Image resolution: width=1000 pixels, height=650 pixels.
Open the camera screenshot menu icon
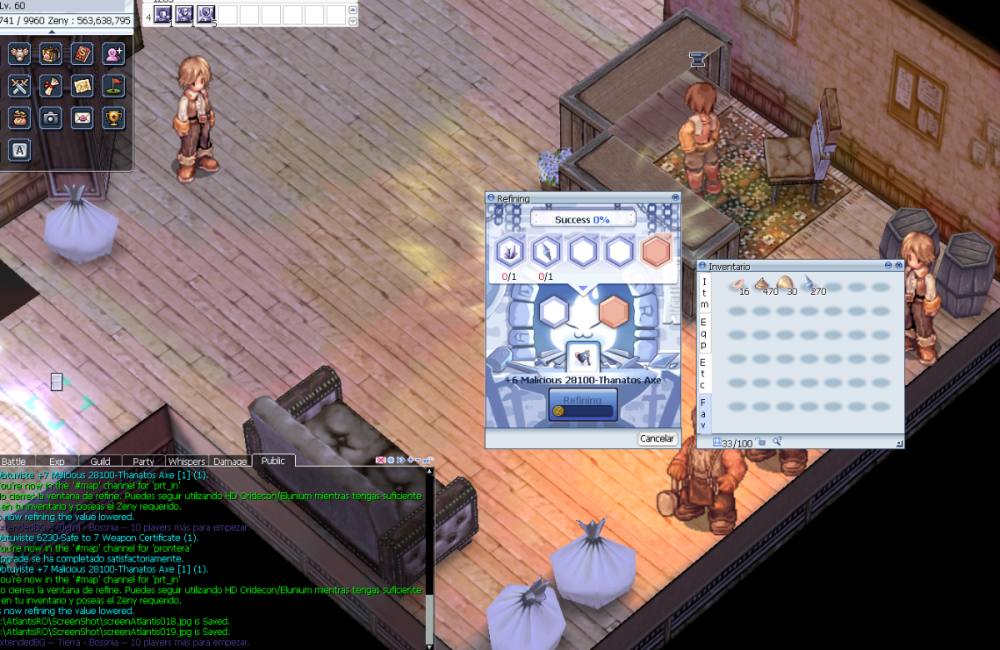(50, 118)
